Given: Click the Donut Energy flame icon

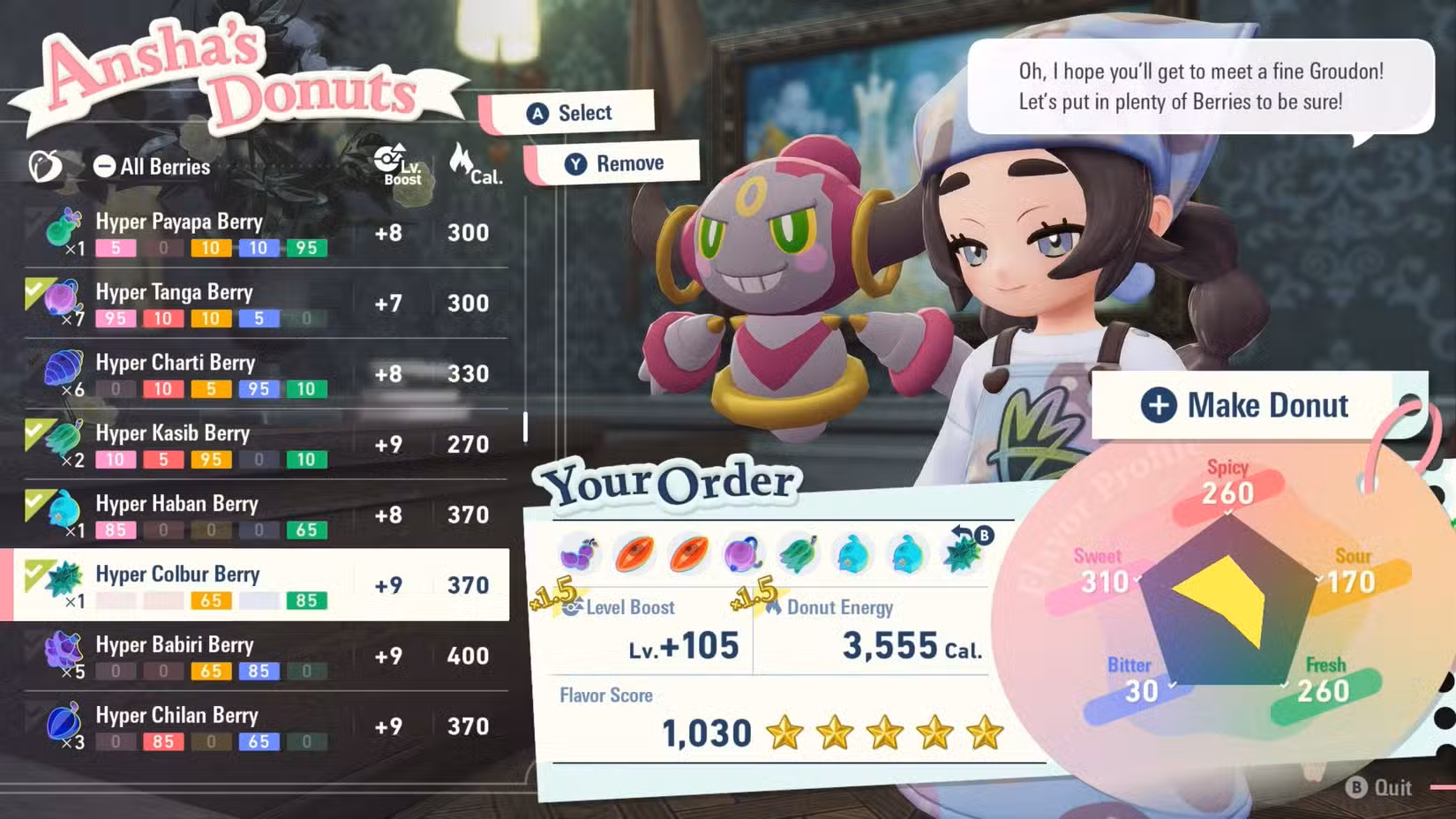Looking at the screenshot, I should (x=775, y=607).
